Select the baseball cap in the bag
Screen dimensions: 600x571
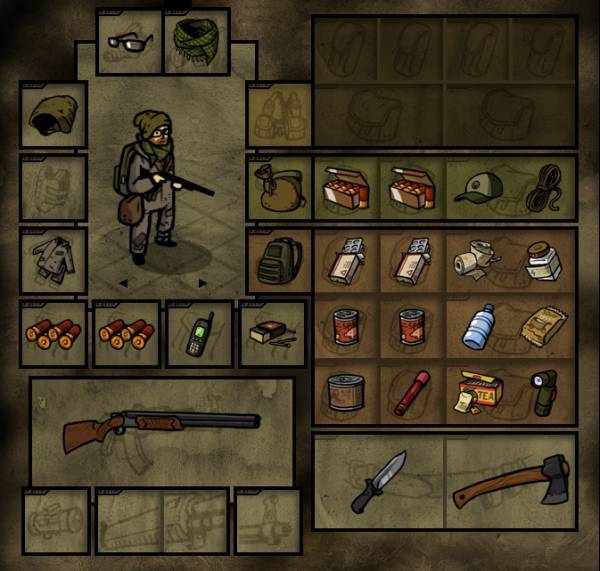pyautogui.click(x=477, y=186)
